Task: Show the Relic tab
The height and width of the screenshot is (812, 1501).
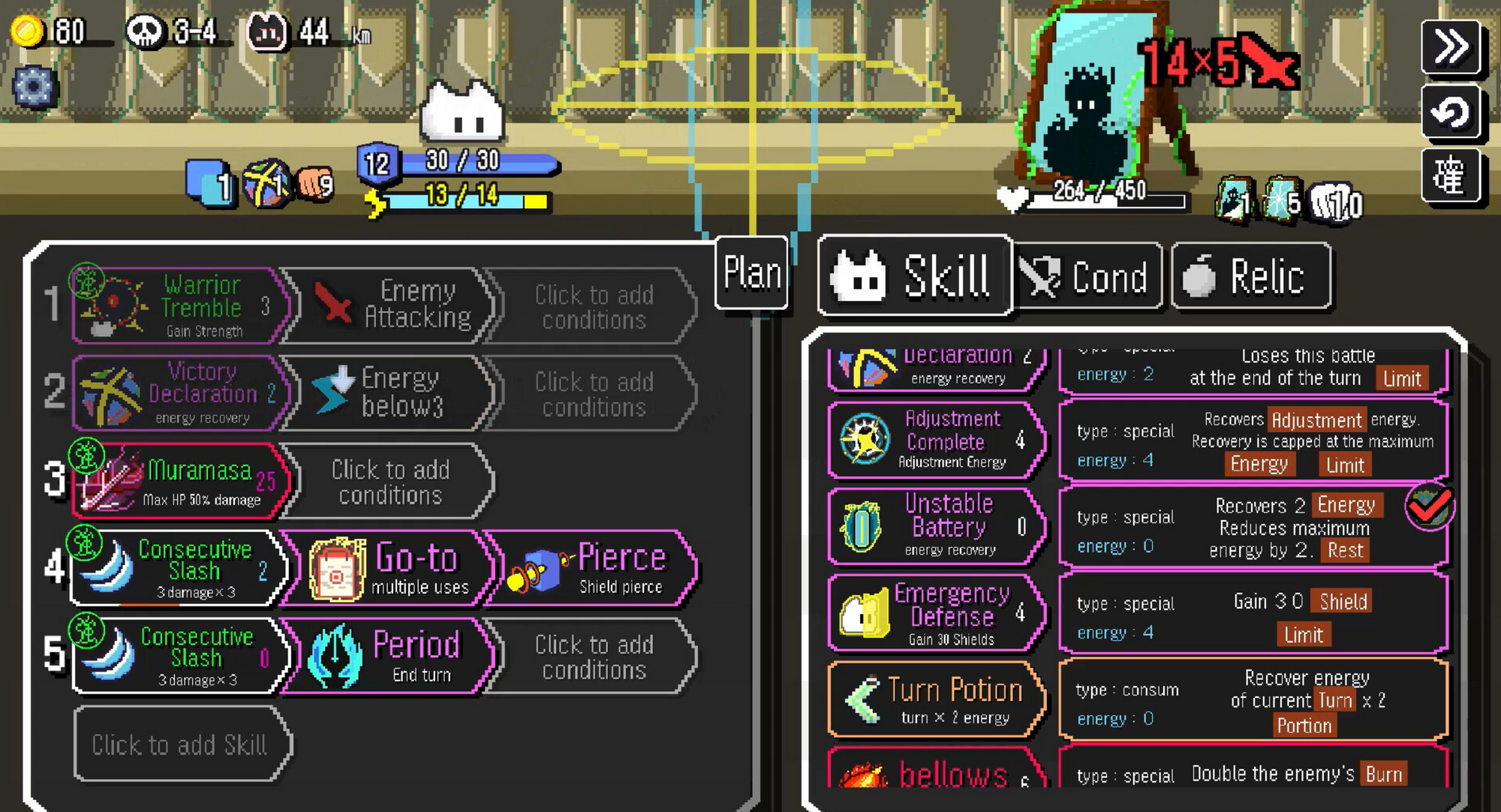Action: point(1250,277)
